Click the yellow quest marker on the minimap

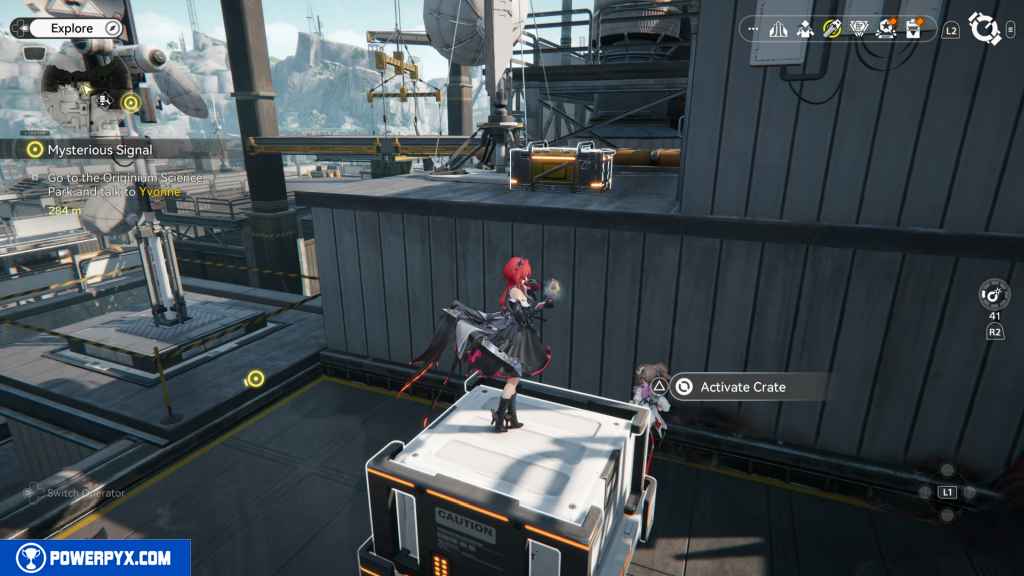[x=130, y=101]
